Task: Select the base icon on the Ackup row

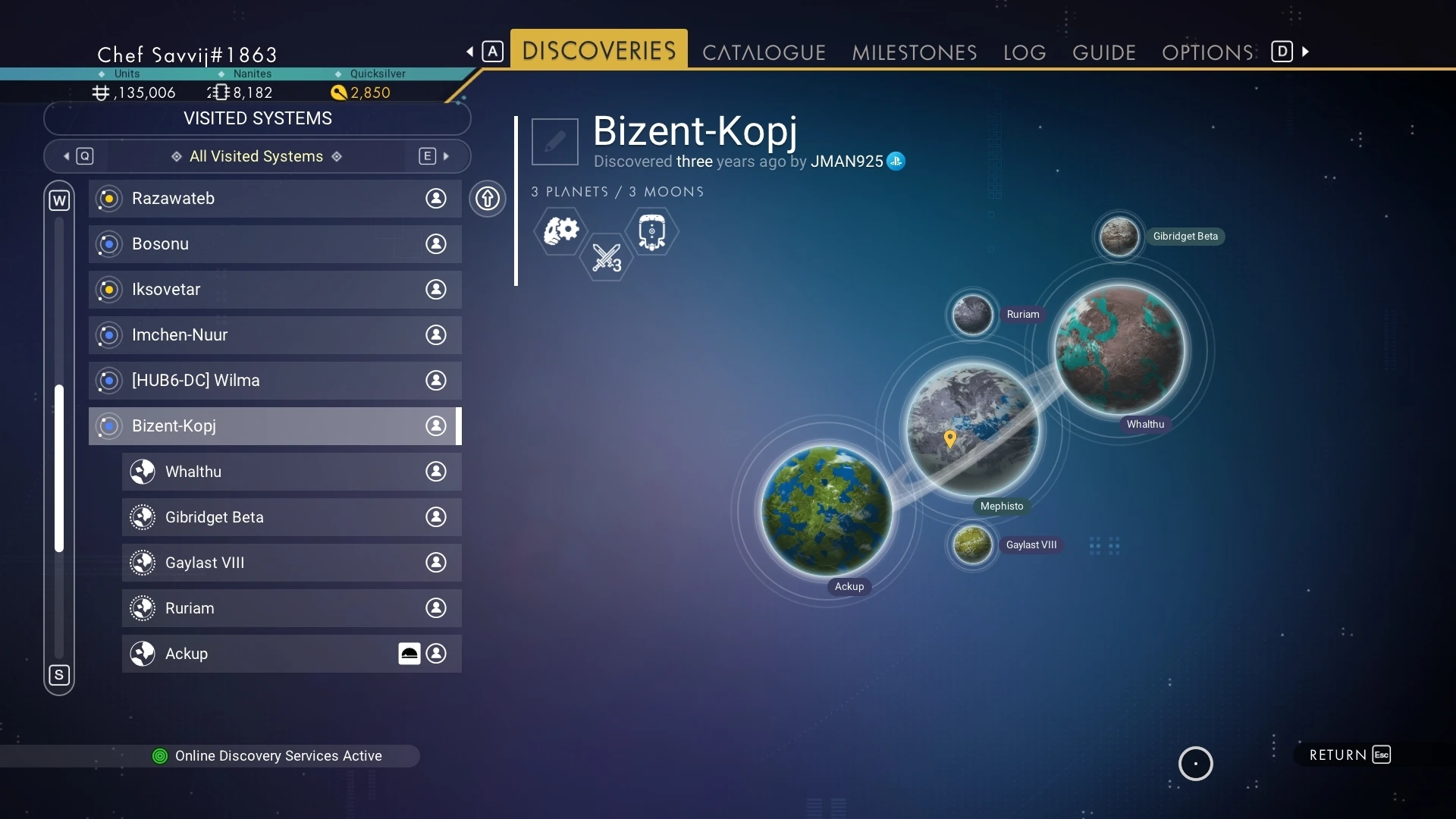Action: [x=409, y=653]
